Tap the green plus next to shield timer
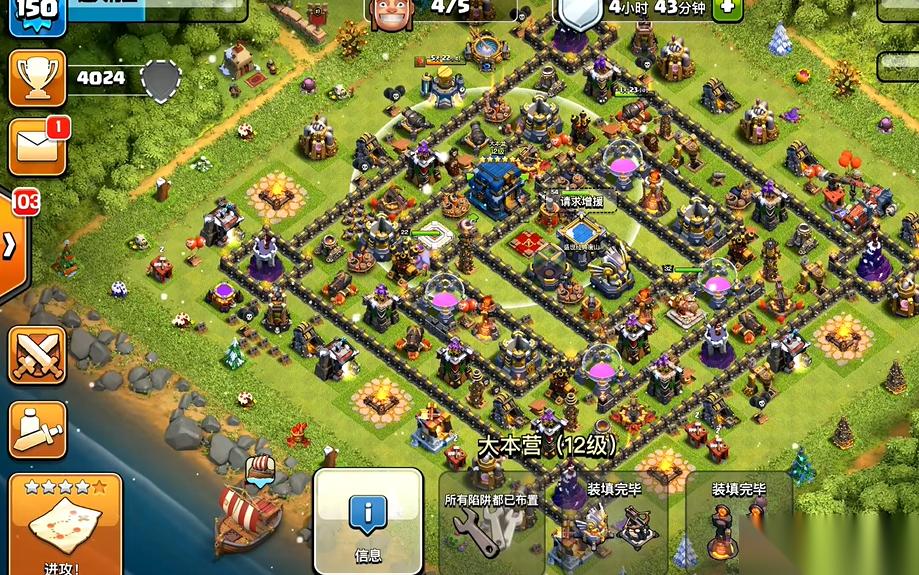 (727, 6)
